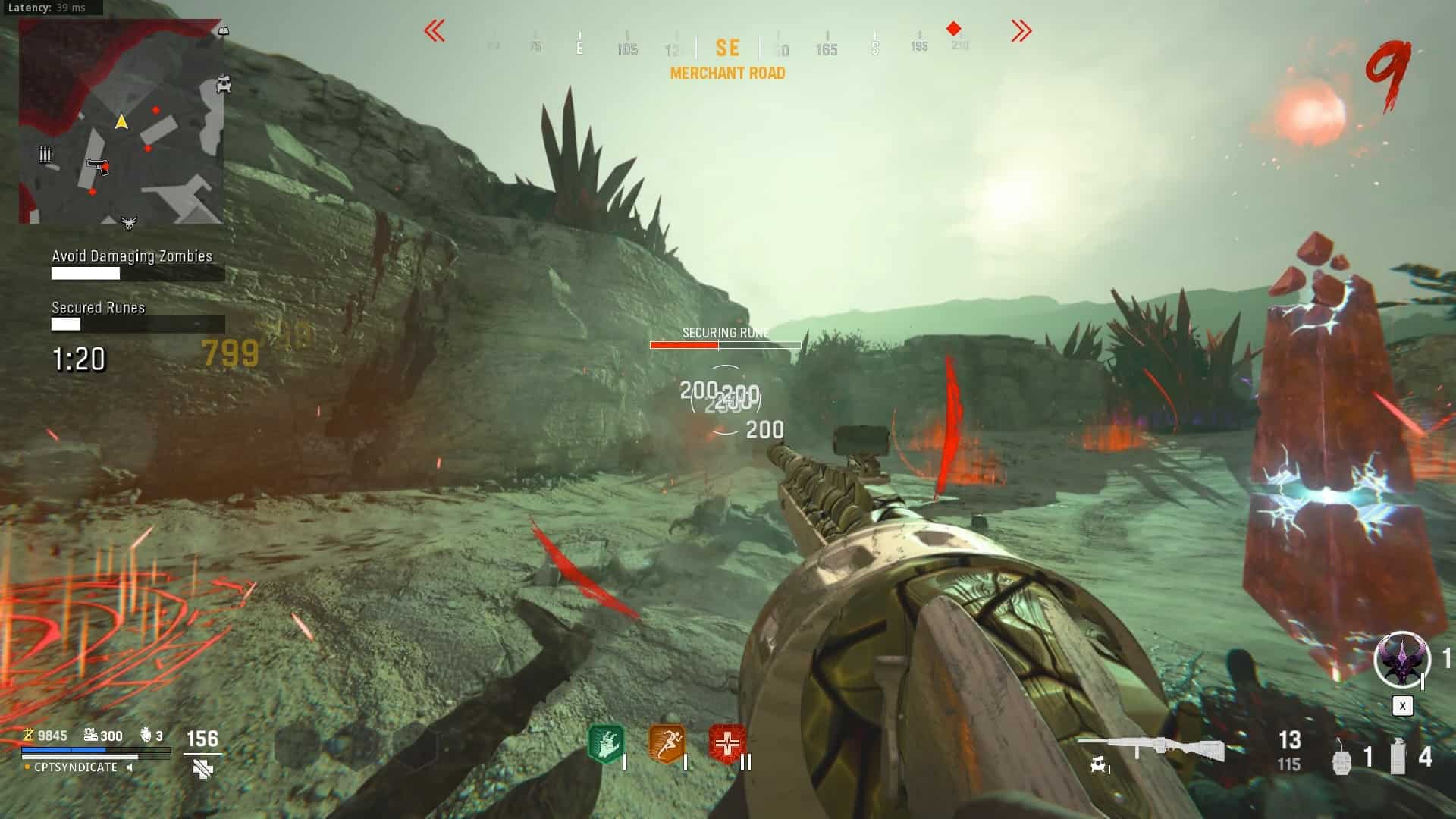
Task: Click the red cross perk icon
Action: click(727, 744)
